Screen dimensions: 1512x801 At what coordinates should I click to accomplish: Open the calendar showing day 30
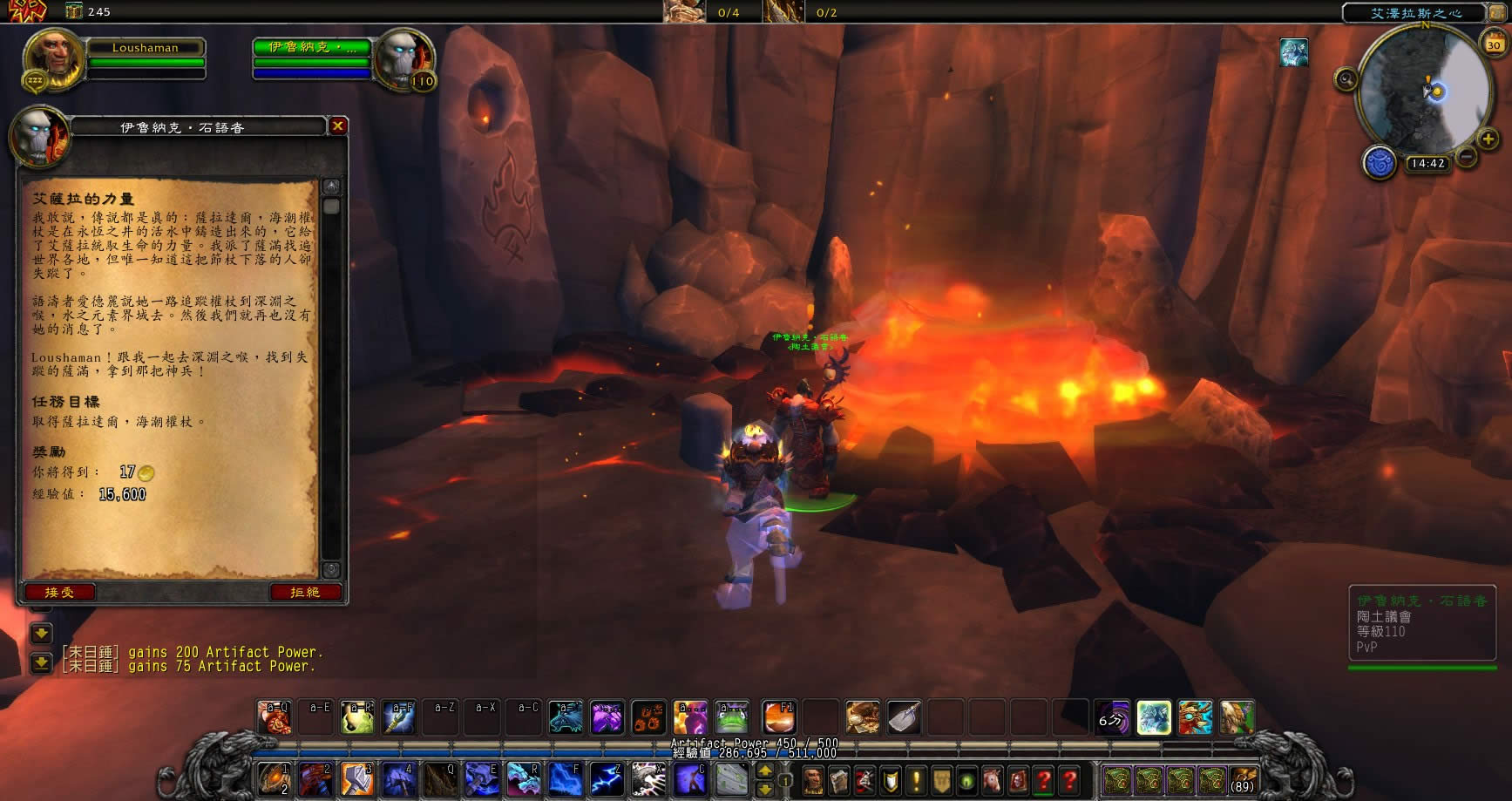tap(1494, 44)
